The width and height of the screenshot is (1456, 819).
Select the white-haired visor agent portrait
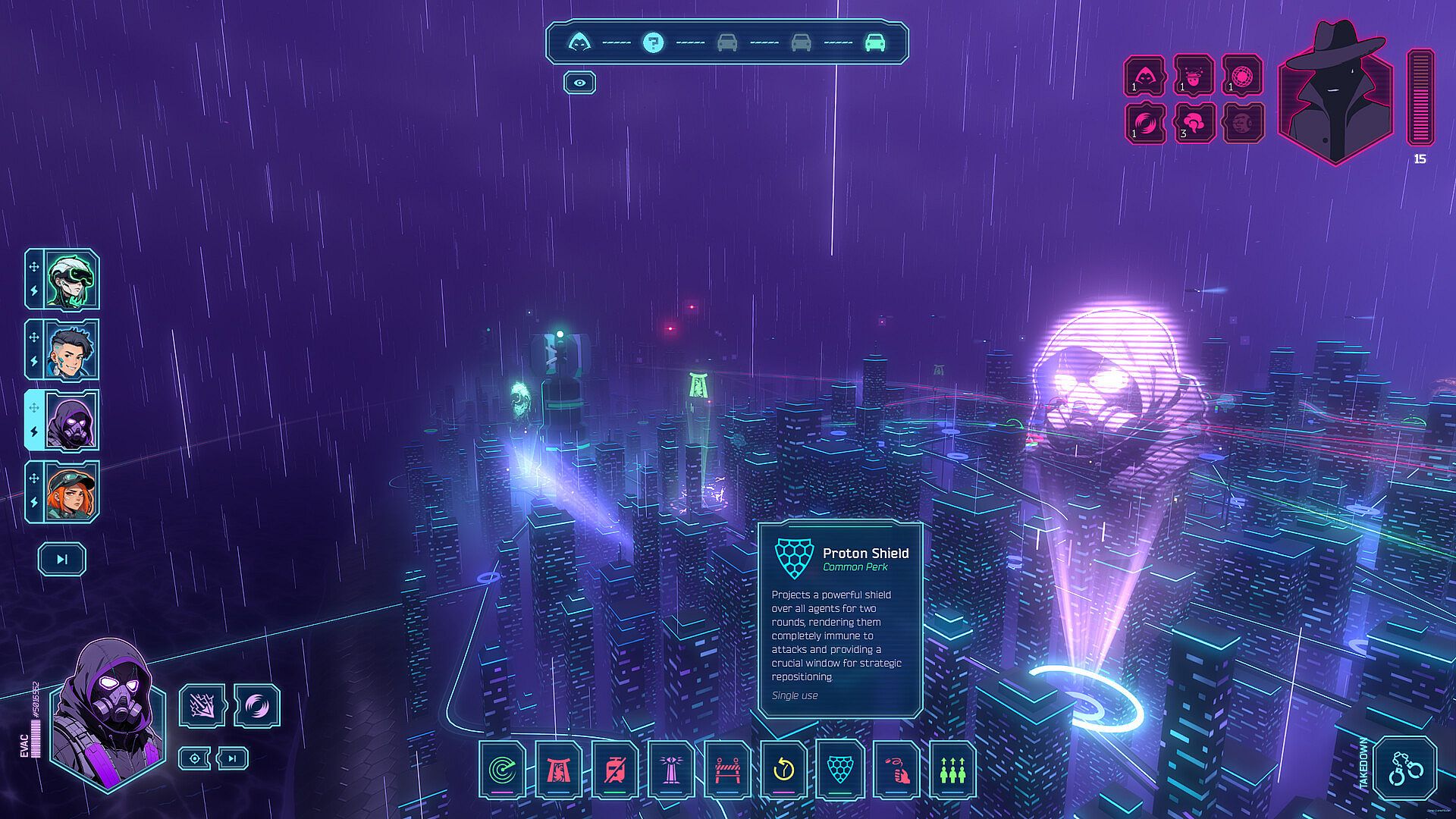pos(71,279)
